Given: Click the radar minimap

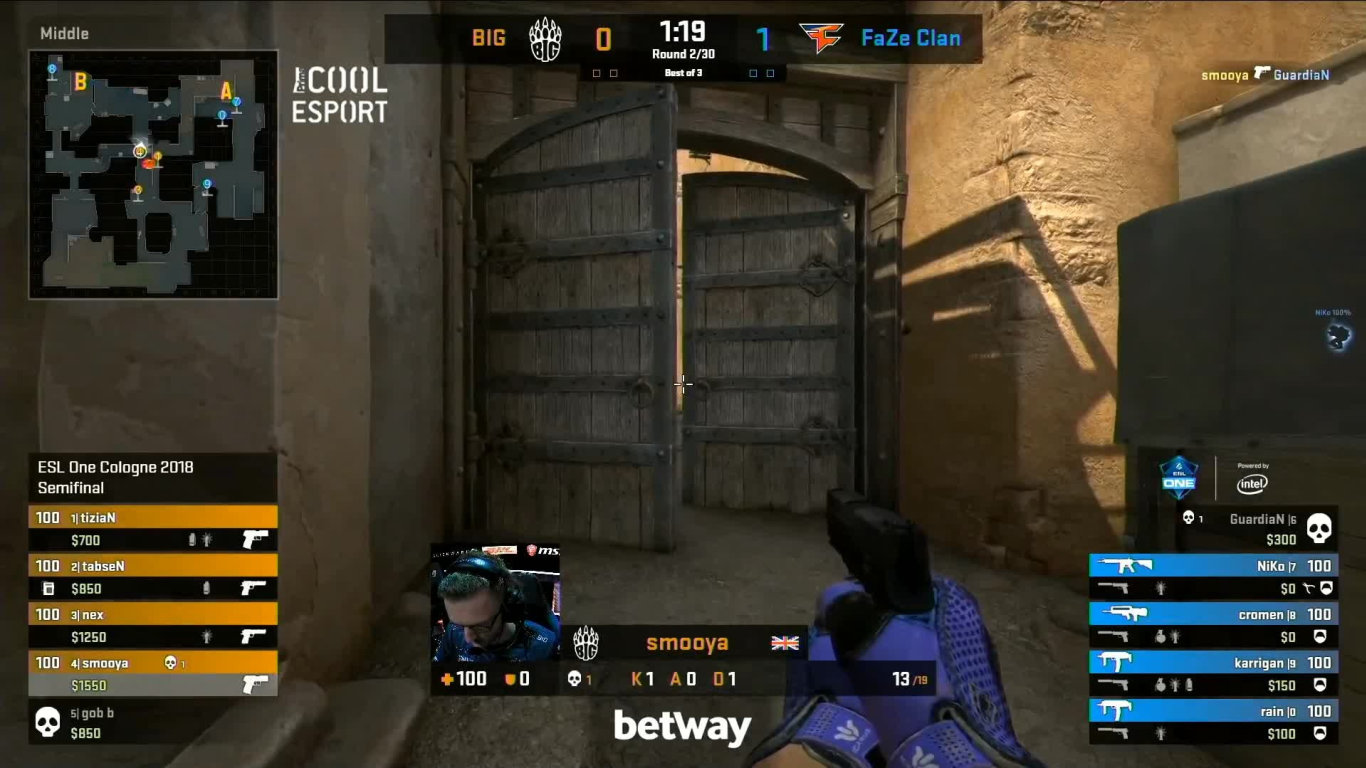Looking at the screenshot, I should click(153, 175).
